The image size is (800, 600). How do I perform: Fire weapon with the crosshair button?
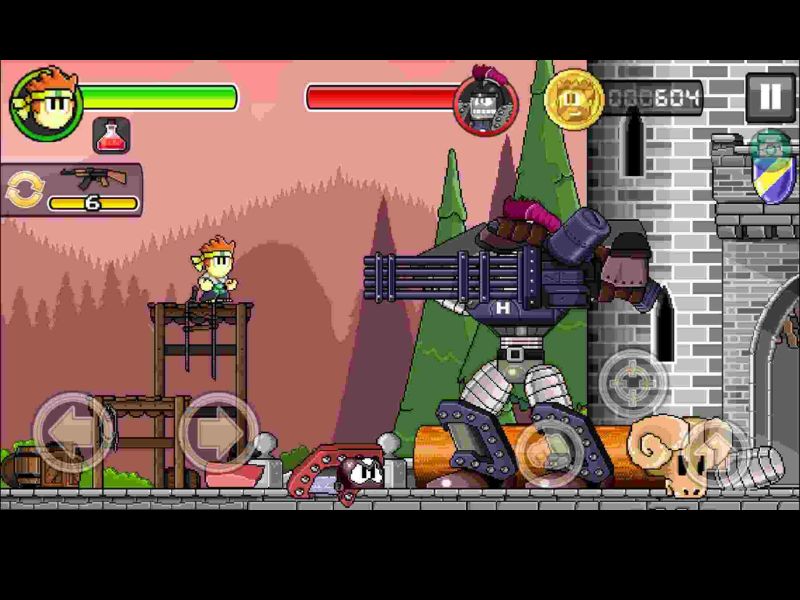(x=633, y=383)
